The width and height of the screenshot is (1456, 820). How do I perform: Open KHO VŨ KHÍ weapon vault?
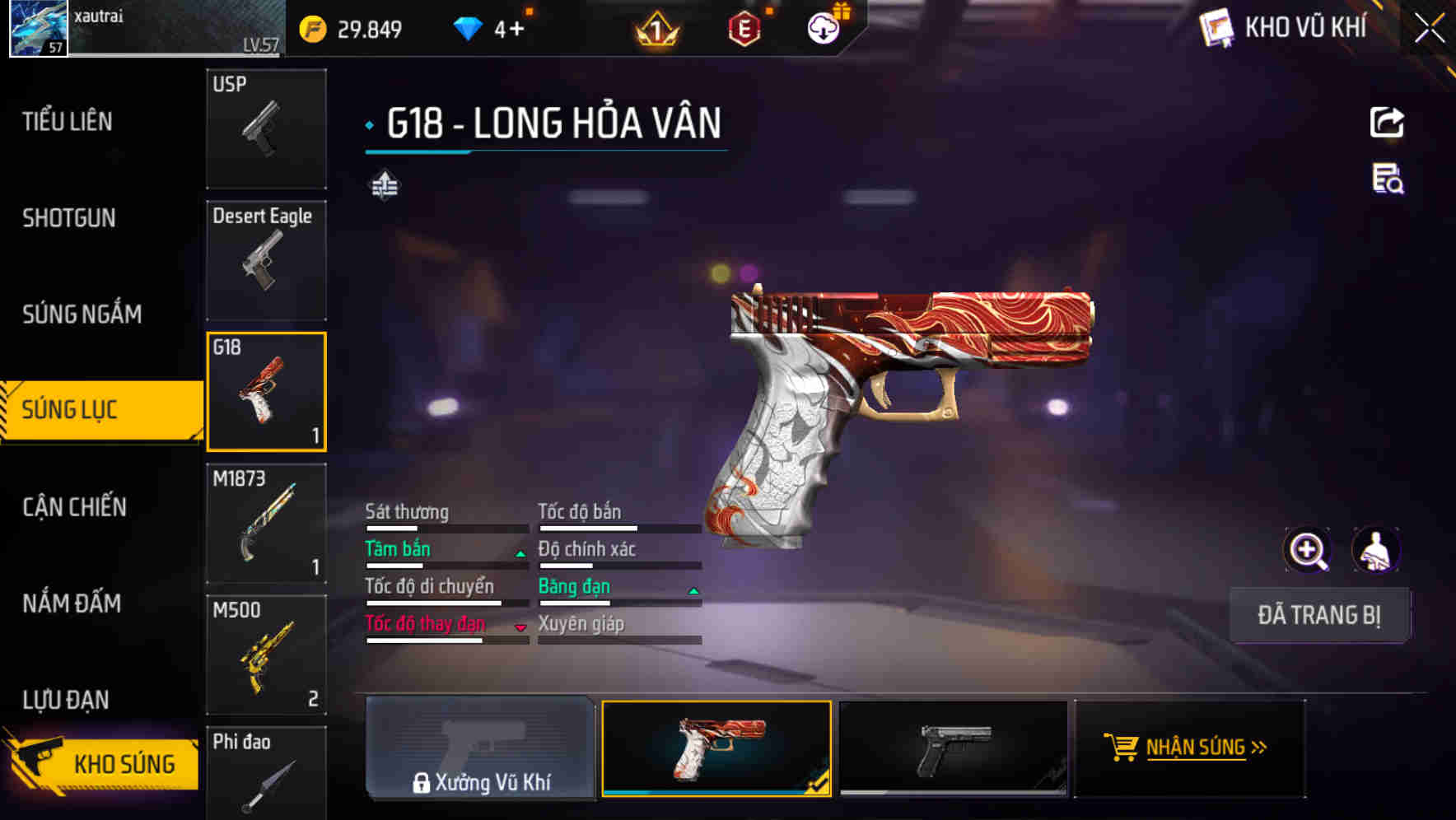point(1285,28)
